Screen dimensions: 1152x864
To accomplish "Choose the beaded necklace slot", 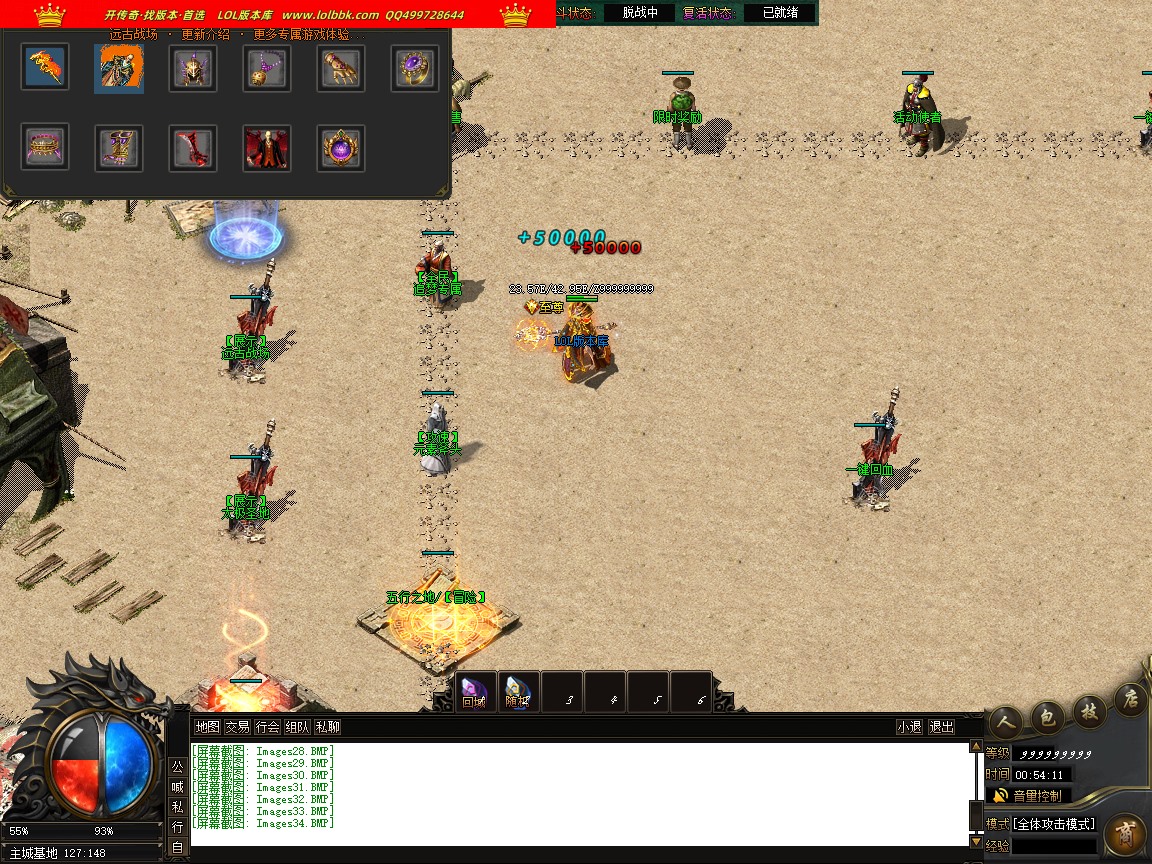I will tap(267, 68).
